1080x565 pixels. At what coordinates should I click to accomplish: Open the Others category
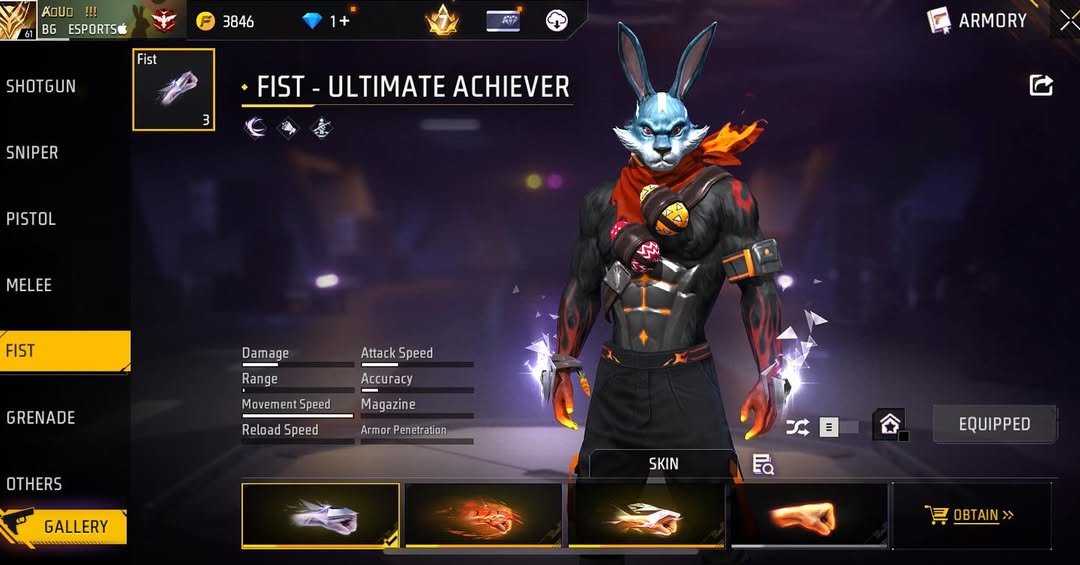click(x=34, y=483)
